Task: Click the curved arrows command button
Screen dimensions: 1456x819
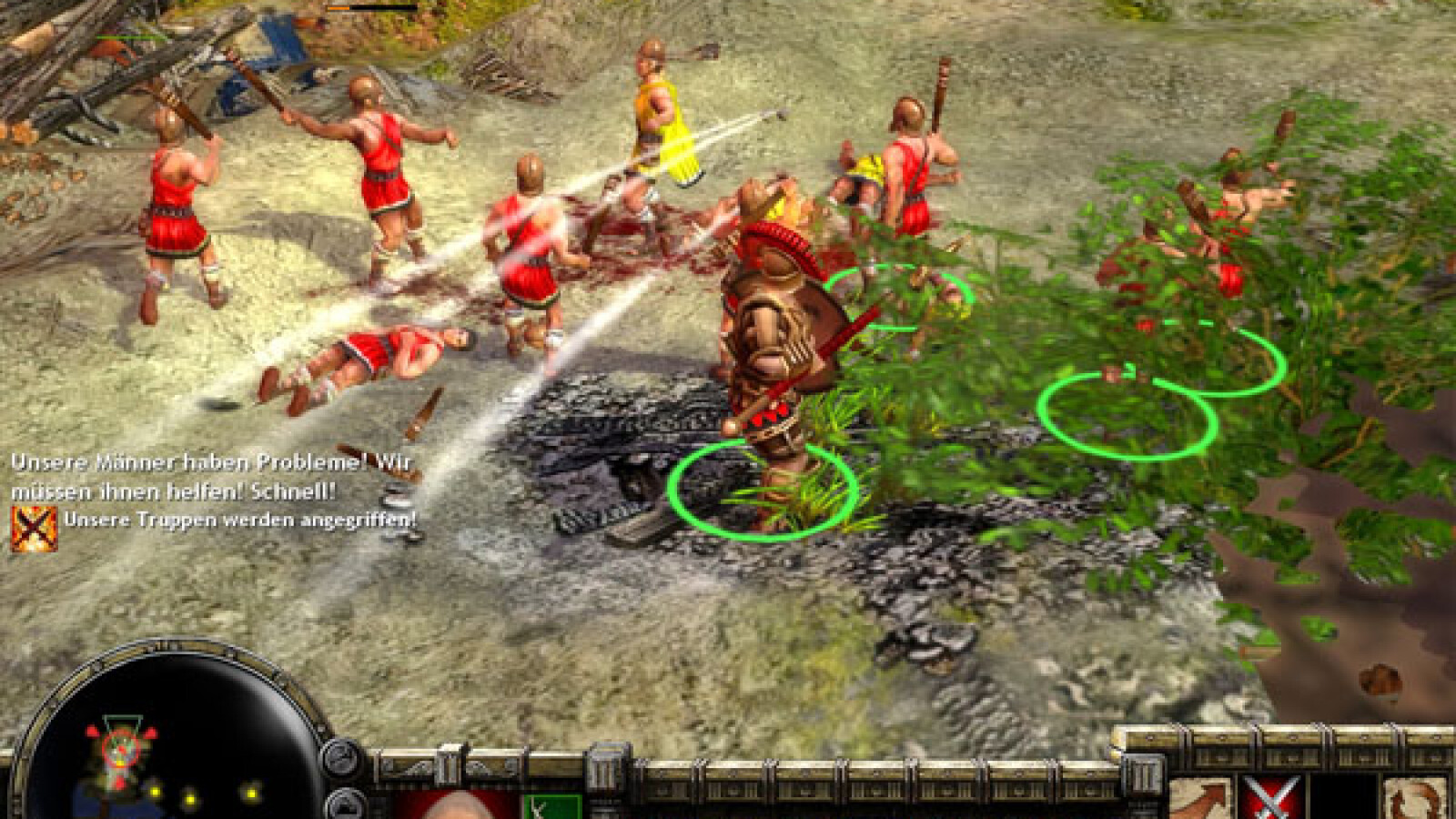Action: click(1420, 801)
